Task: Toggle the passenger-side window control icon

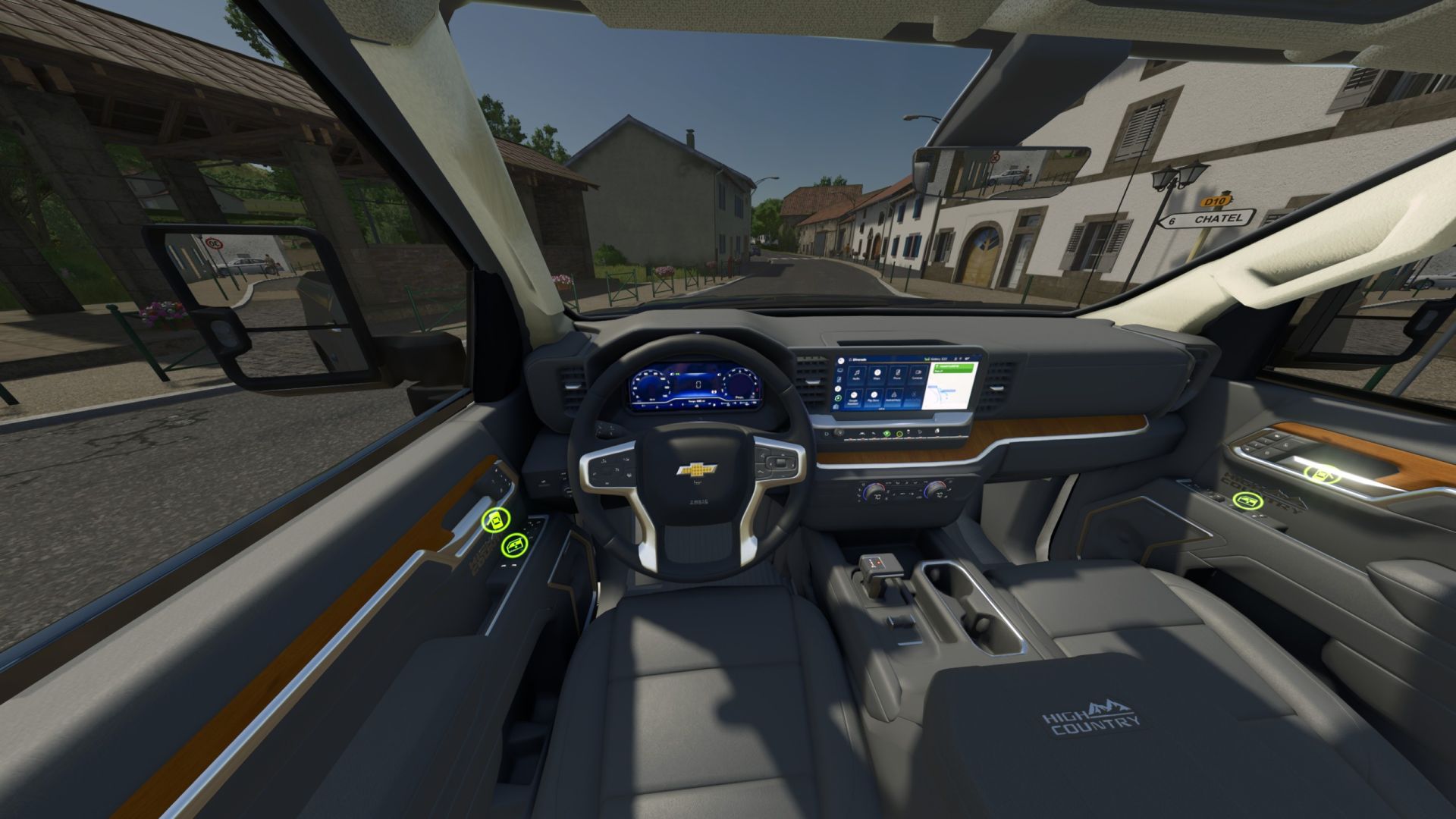Action: (1247, 500)
